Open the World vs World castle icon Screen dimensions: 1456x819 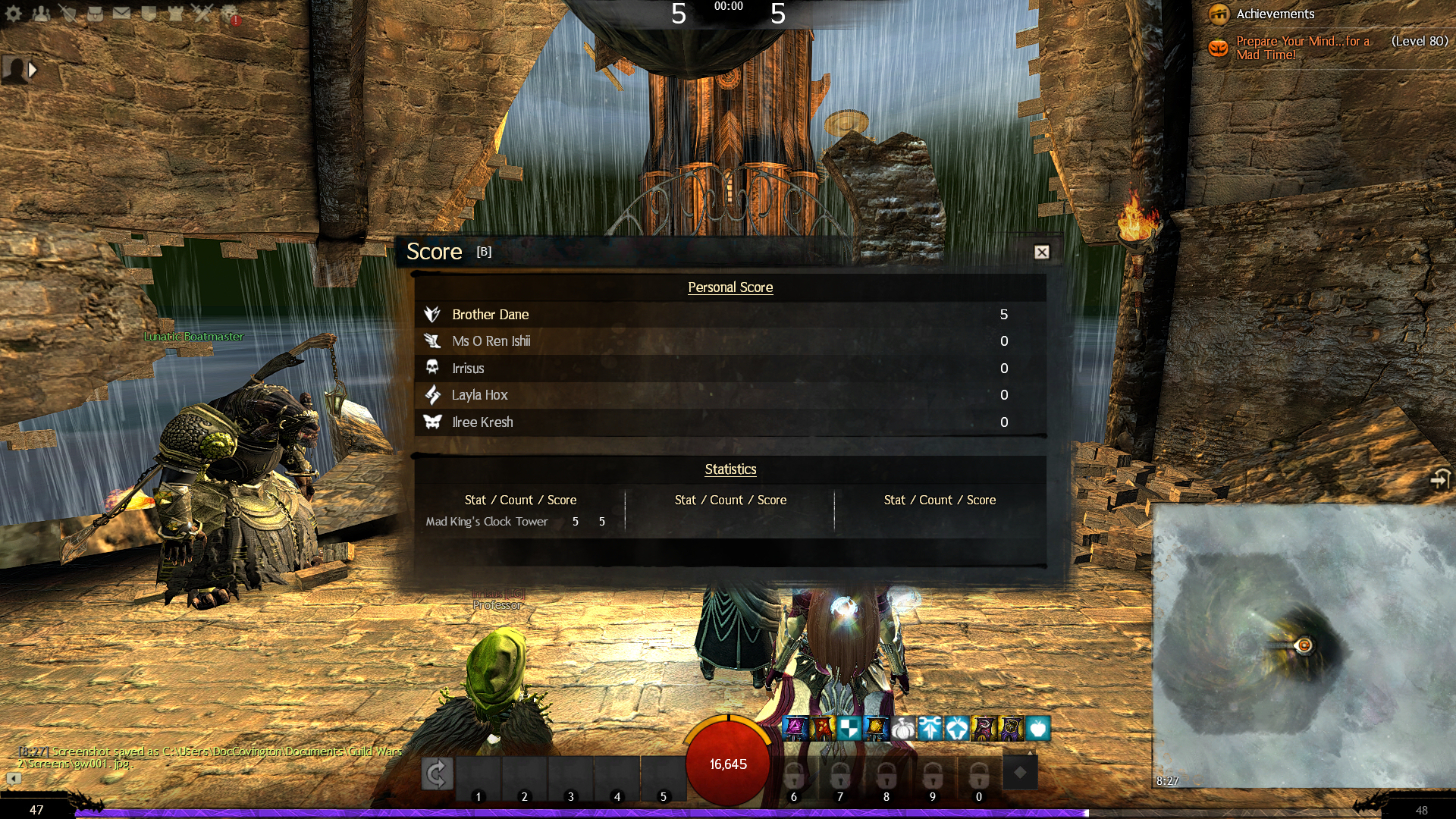[x=175, y=13]
